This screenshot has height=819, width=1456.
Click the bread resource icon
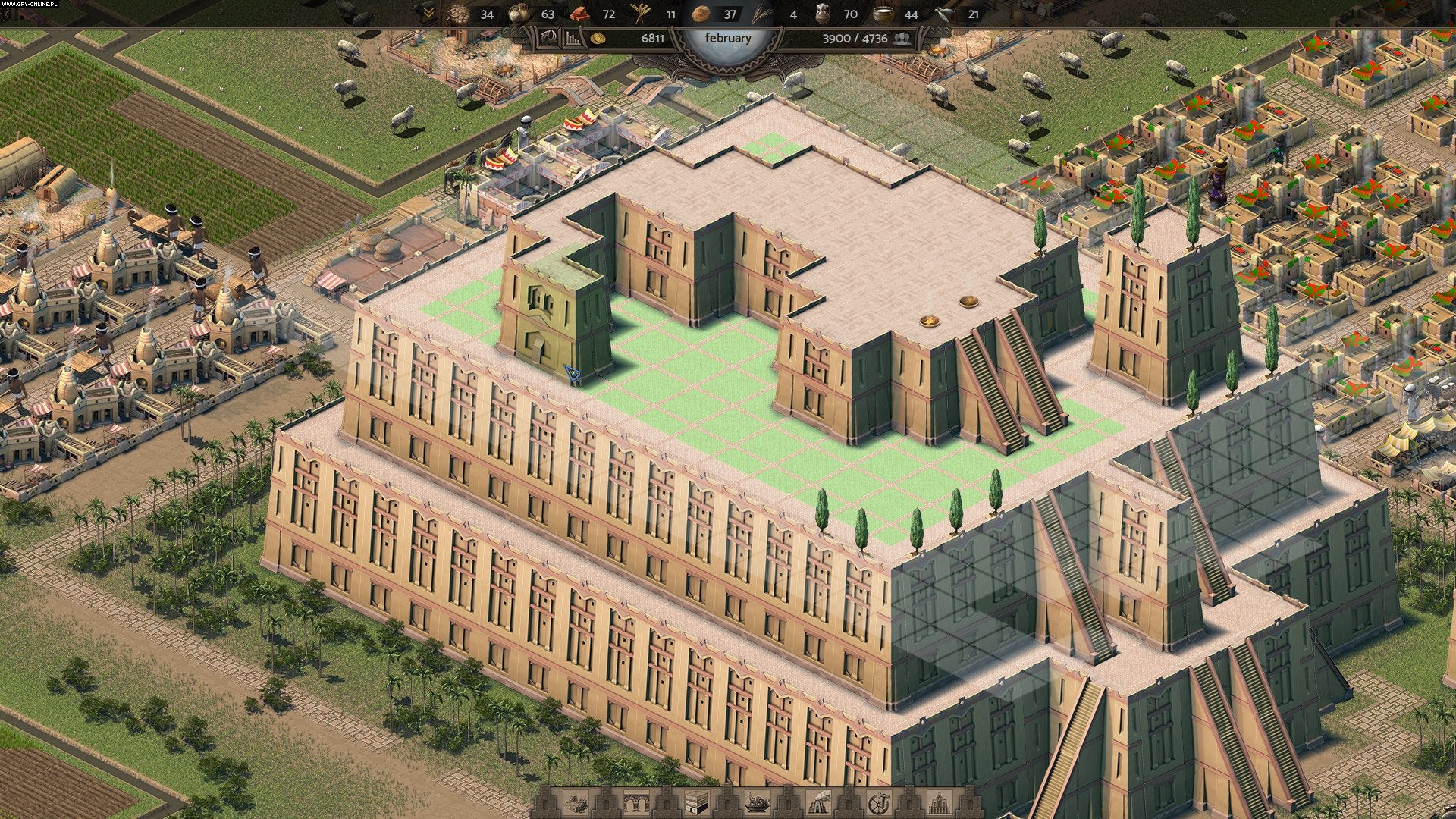click(x=702, y=14)
